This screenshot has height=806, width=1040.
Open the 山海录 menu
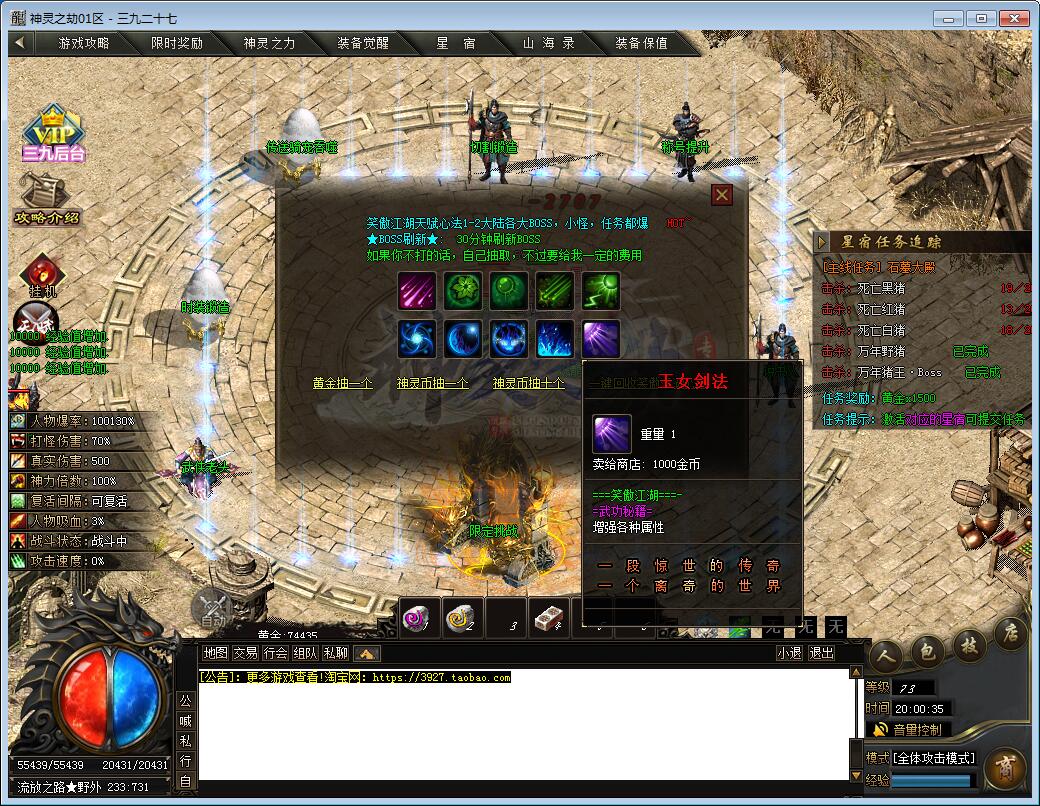(548, 43)
